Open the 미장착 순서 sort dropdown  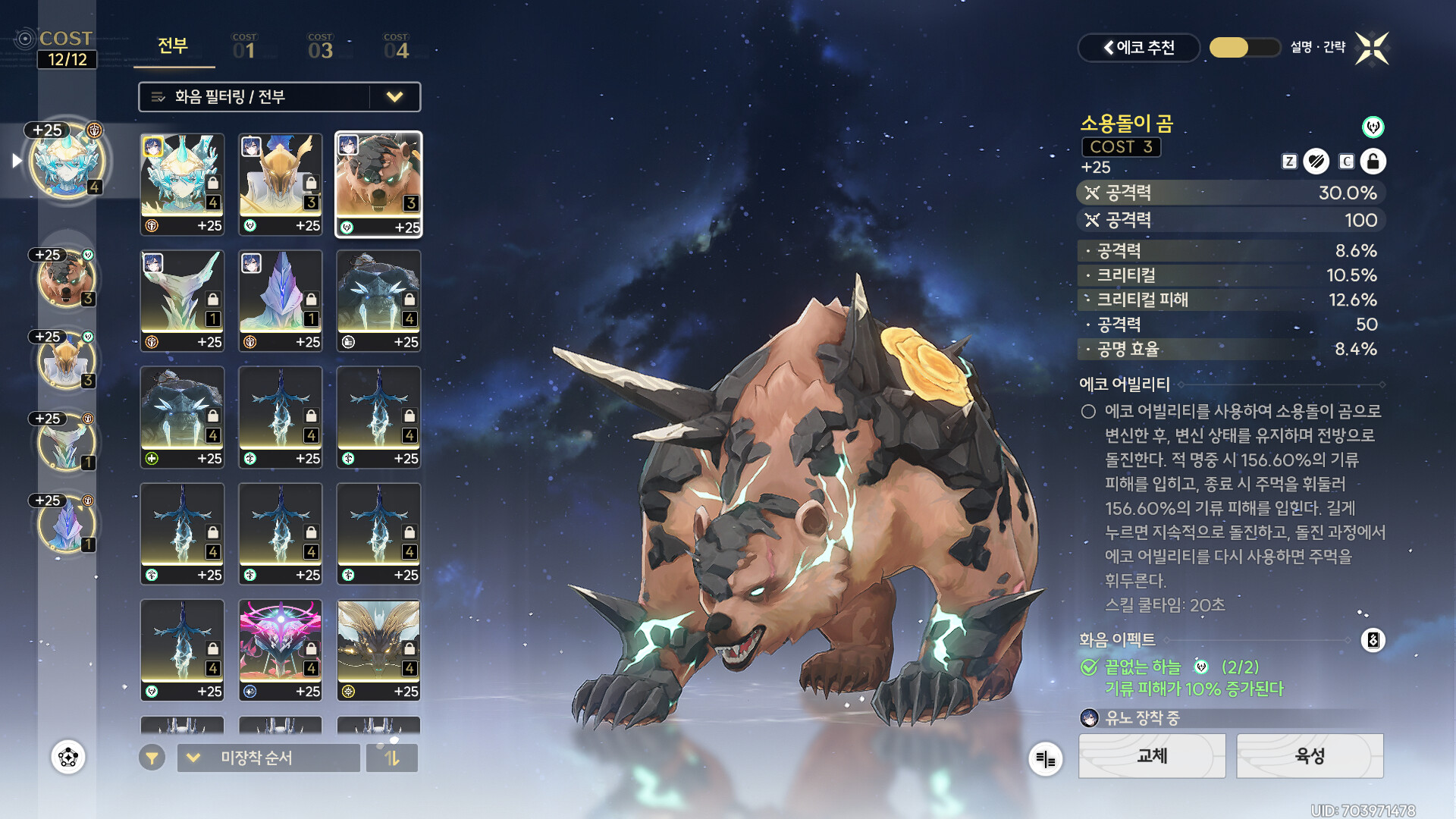[x=268, y=758]
